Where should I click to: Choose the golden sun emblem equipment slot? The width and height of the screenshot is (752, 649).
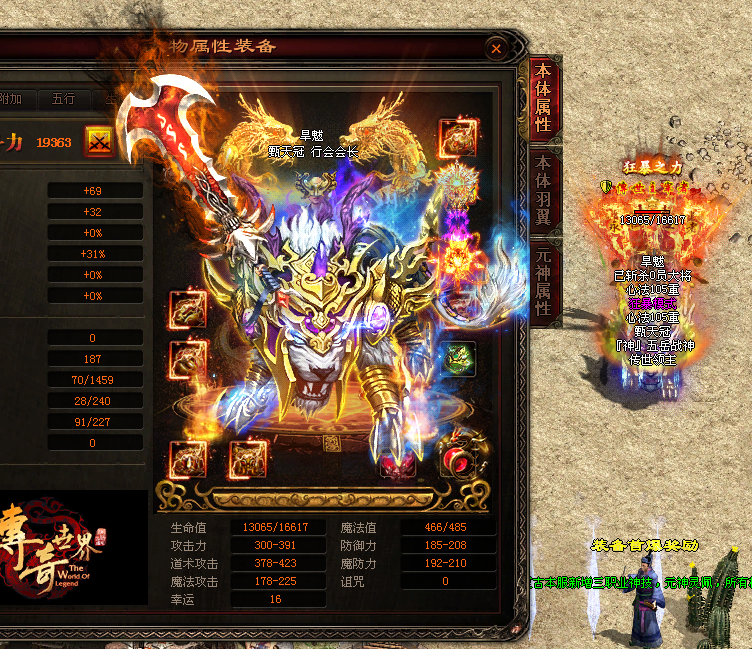click(458, 188)
